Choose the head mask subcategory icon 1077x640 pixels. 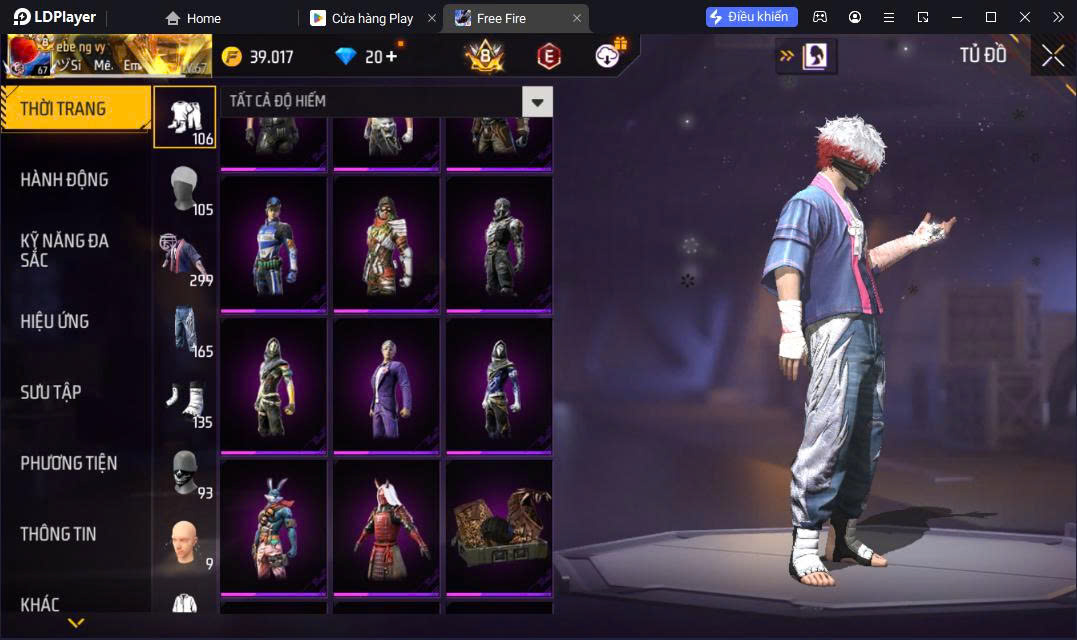pos(185,188)
